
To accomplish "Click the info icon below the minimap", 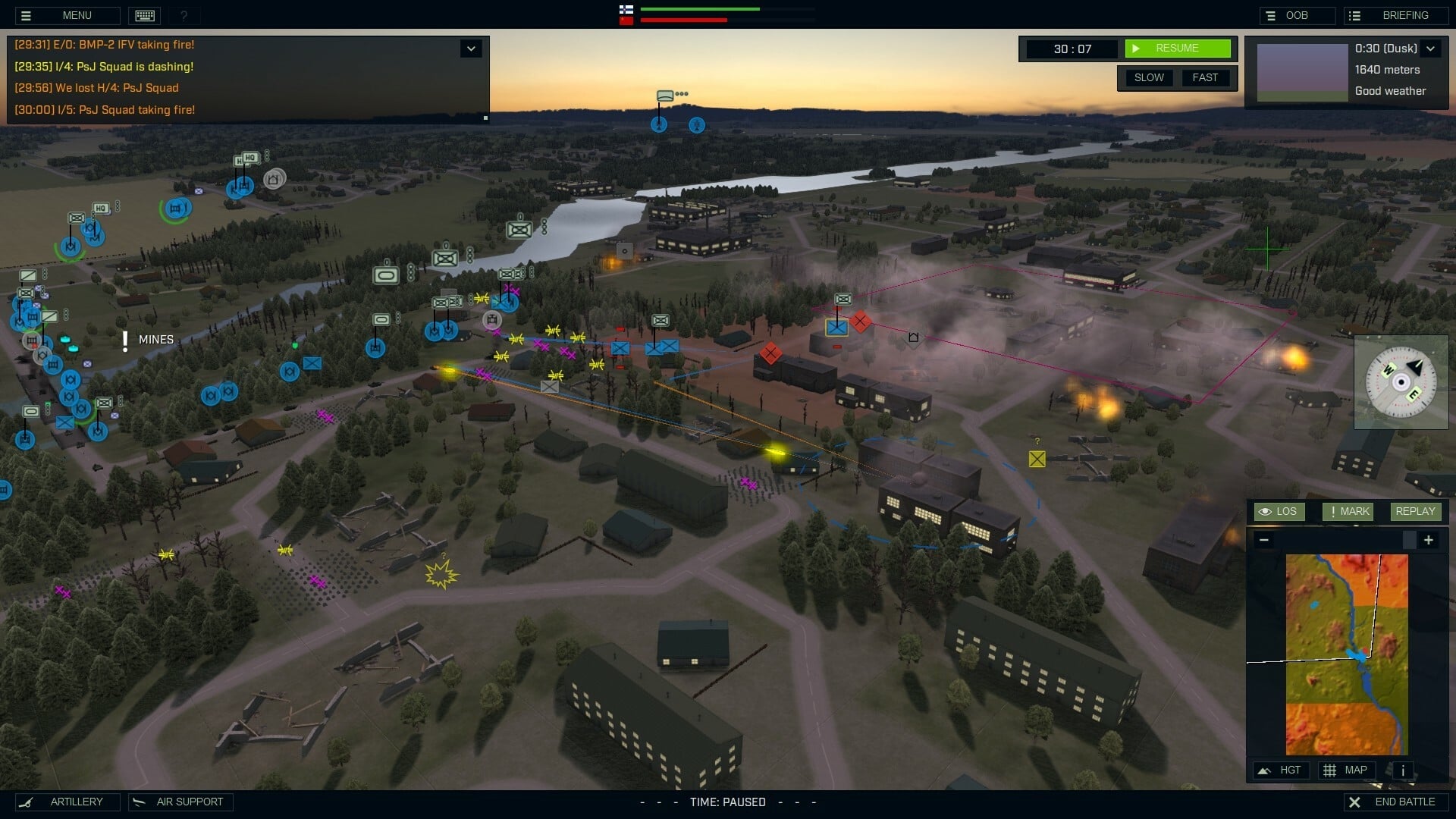I will tap(1402, 770).
